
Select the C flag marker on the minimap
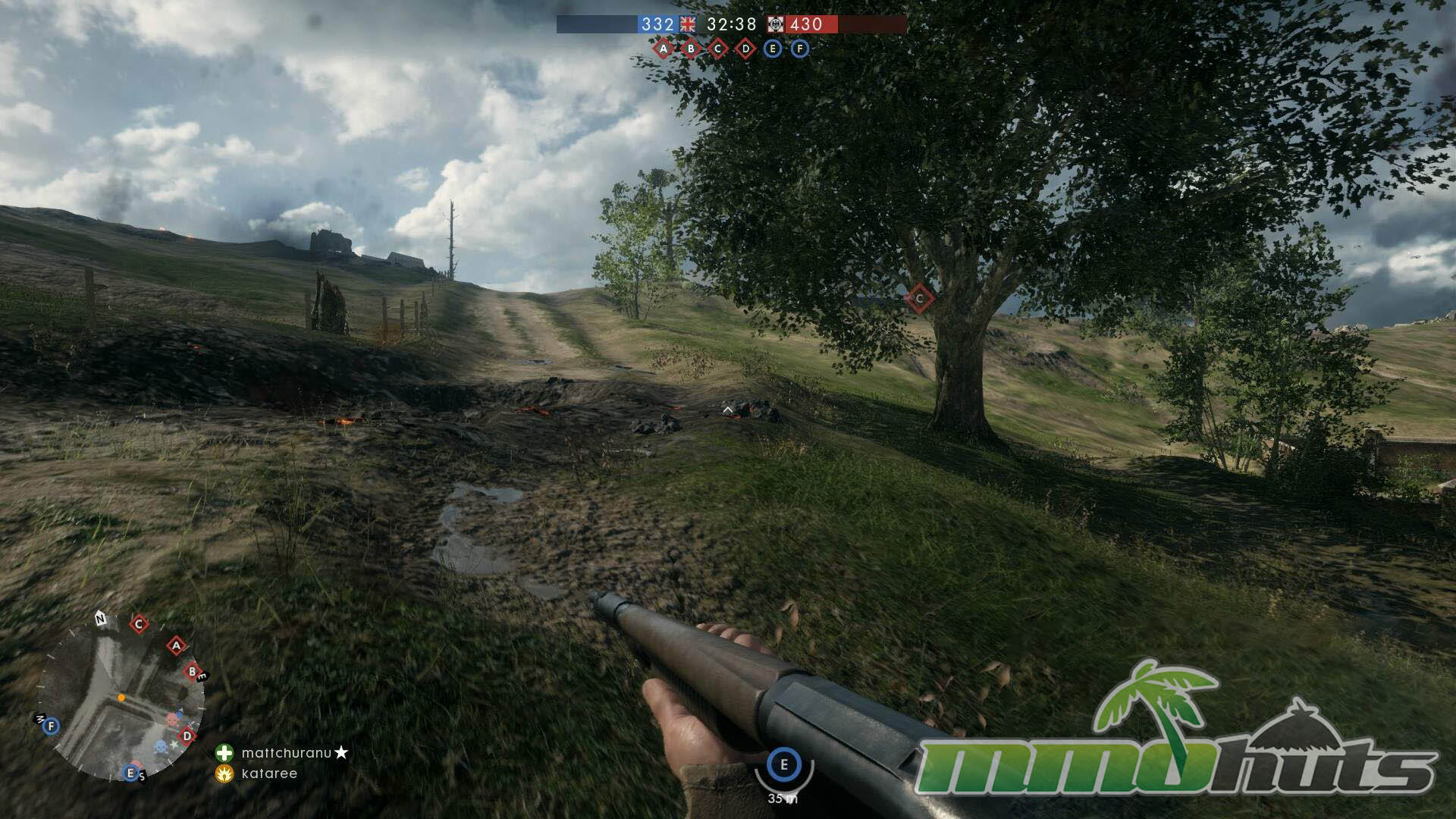[139, 624]
